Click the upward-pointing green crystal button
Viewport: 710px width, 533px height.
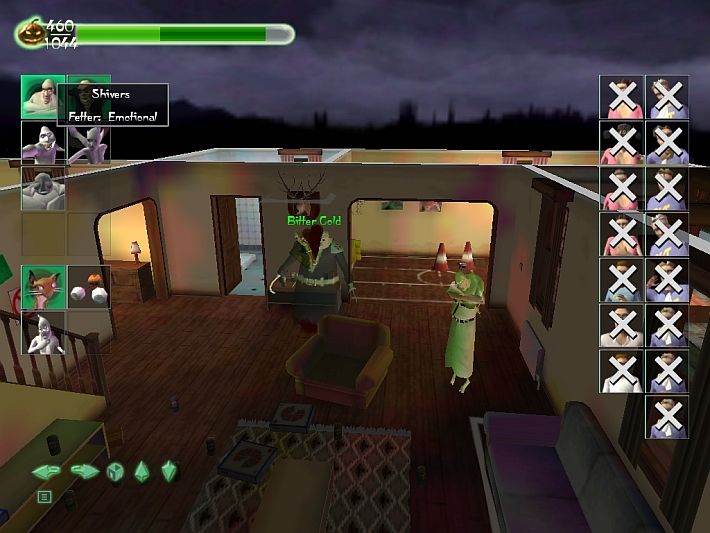click(141, 471)
